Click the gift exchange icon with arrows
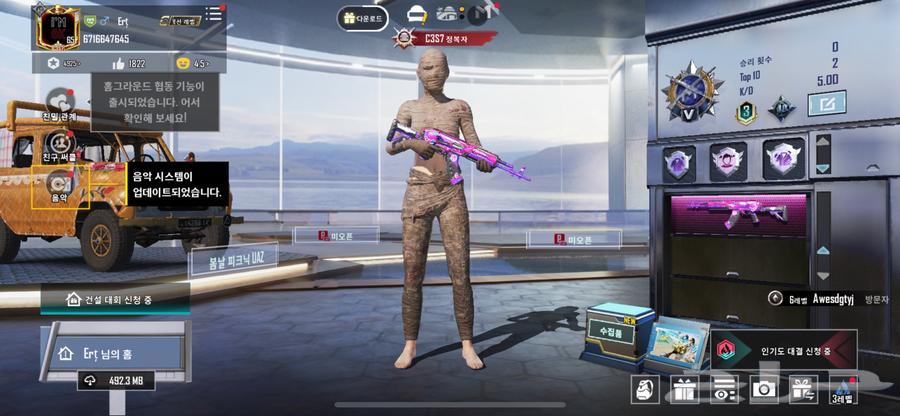Viewport: 900px width, 416px height. tap(802, 389)
